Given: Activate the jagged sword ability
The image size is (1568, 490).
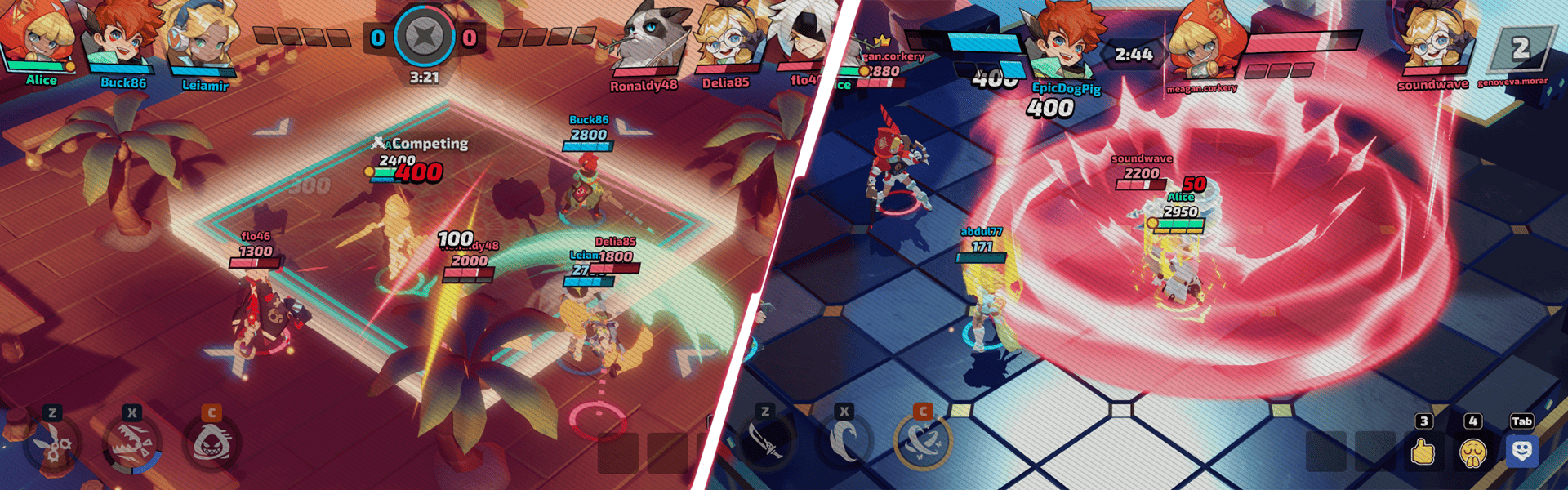Looking at the screenshot, I should [766, 442].
